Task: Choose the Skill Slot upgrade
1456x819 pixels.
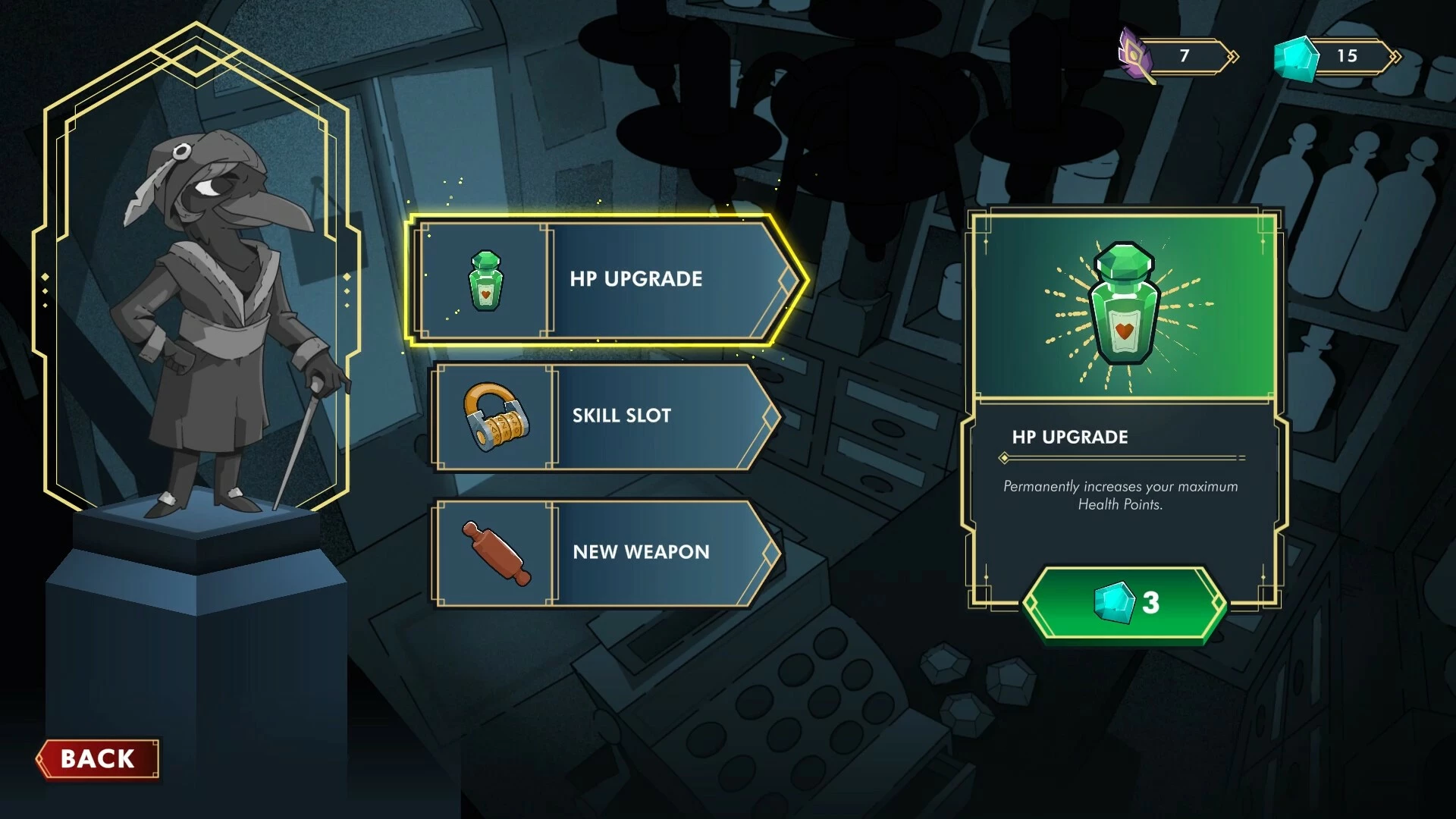Action: [x=607, y=416]
